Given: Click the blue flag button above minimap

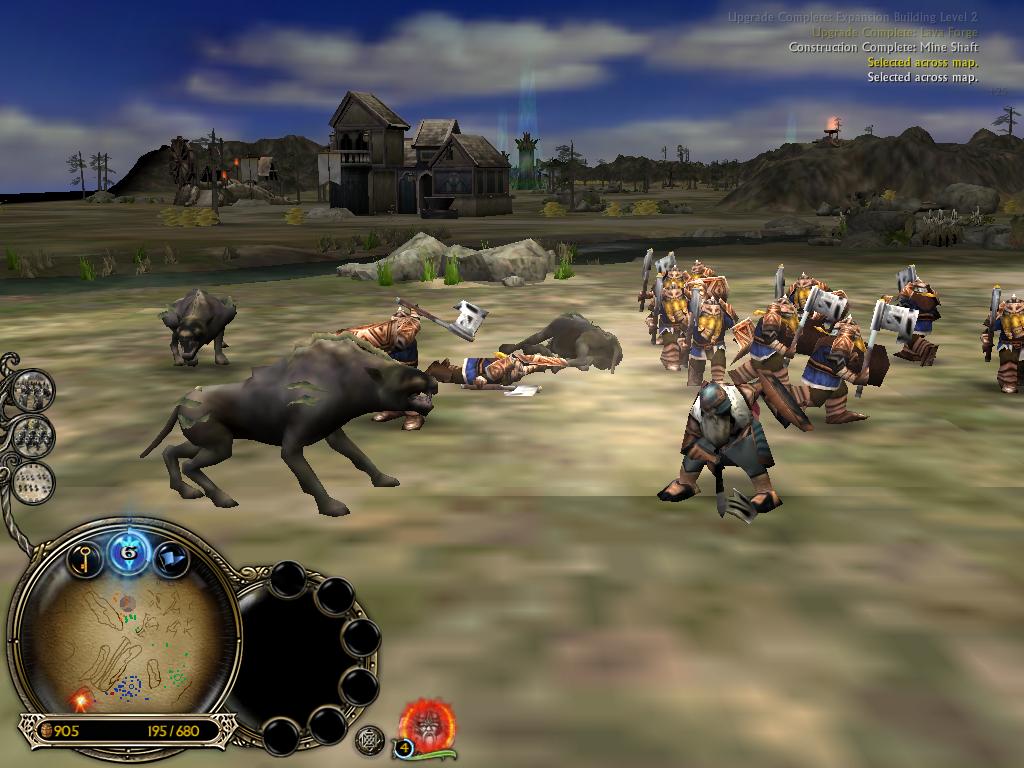Looking at the screenshot, I should point(172,560).
